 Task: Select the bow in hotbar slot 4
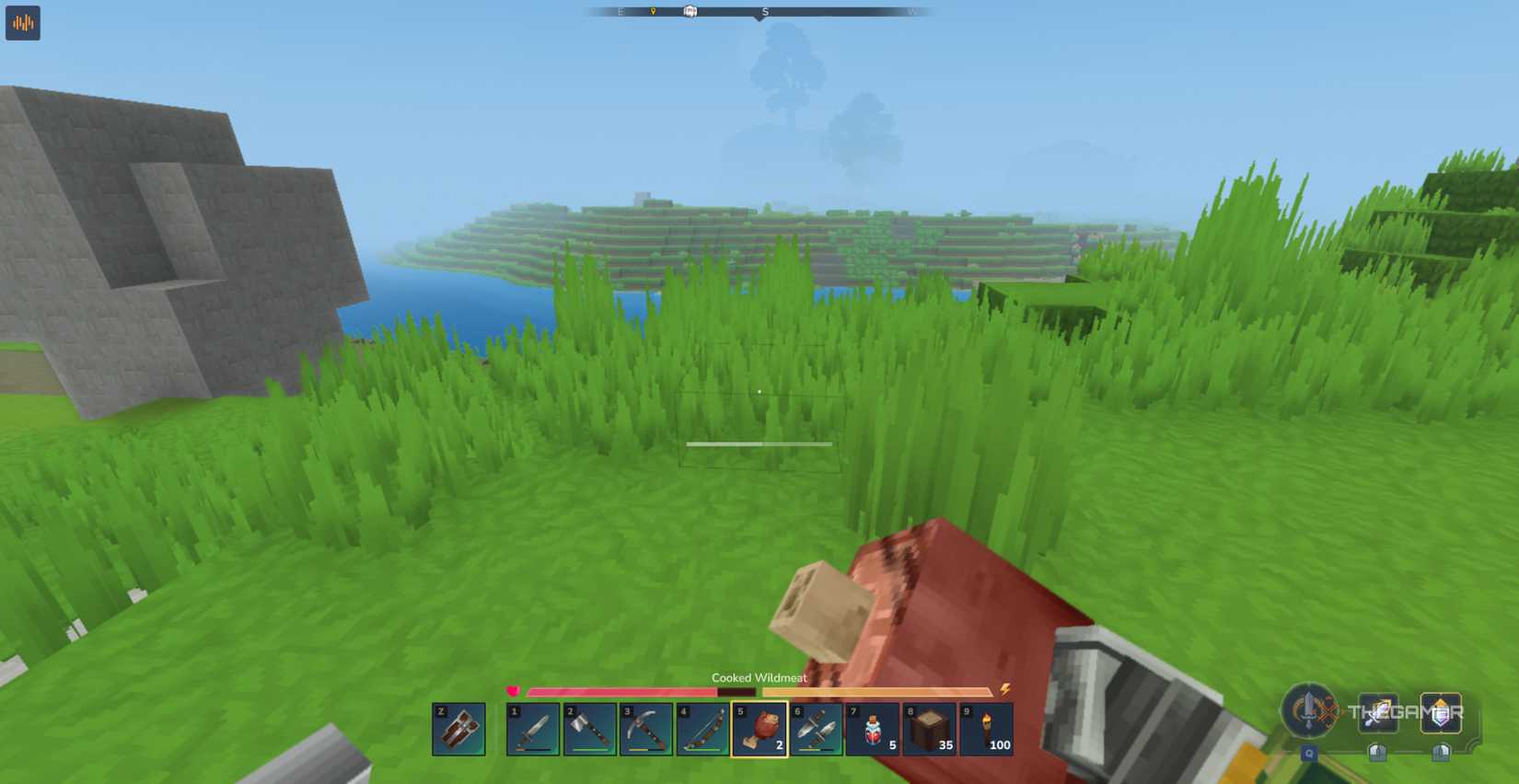[705, 731]
